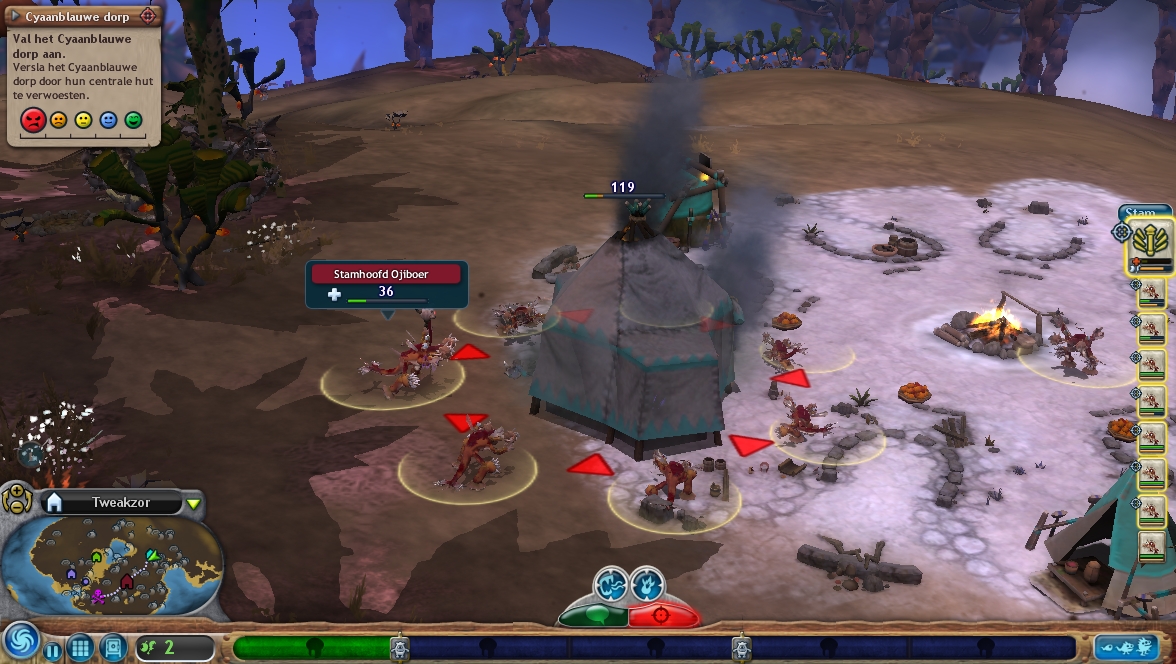Screen dimensions: 1176x664
Task: Click the Stamhoofd Ojiboer name tag
Action: coord(386,274)
